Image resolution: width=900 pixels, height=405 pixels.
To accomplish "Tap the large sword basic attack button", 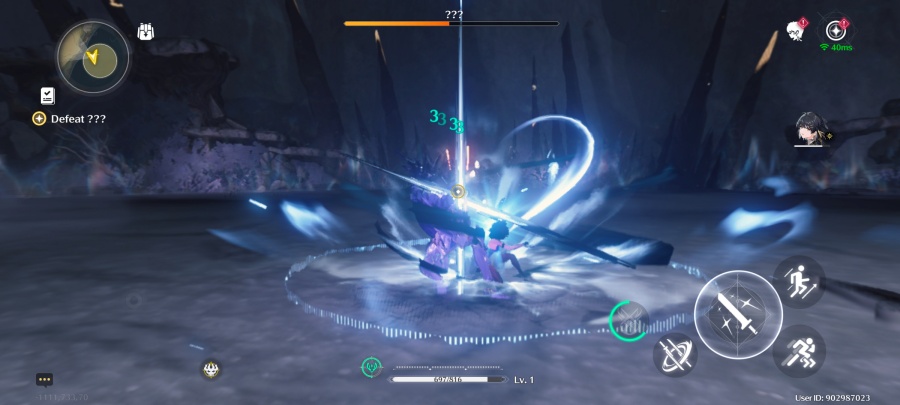I will 738,314.
